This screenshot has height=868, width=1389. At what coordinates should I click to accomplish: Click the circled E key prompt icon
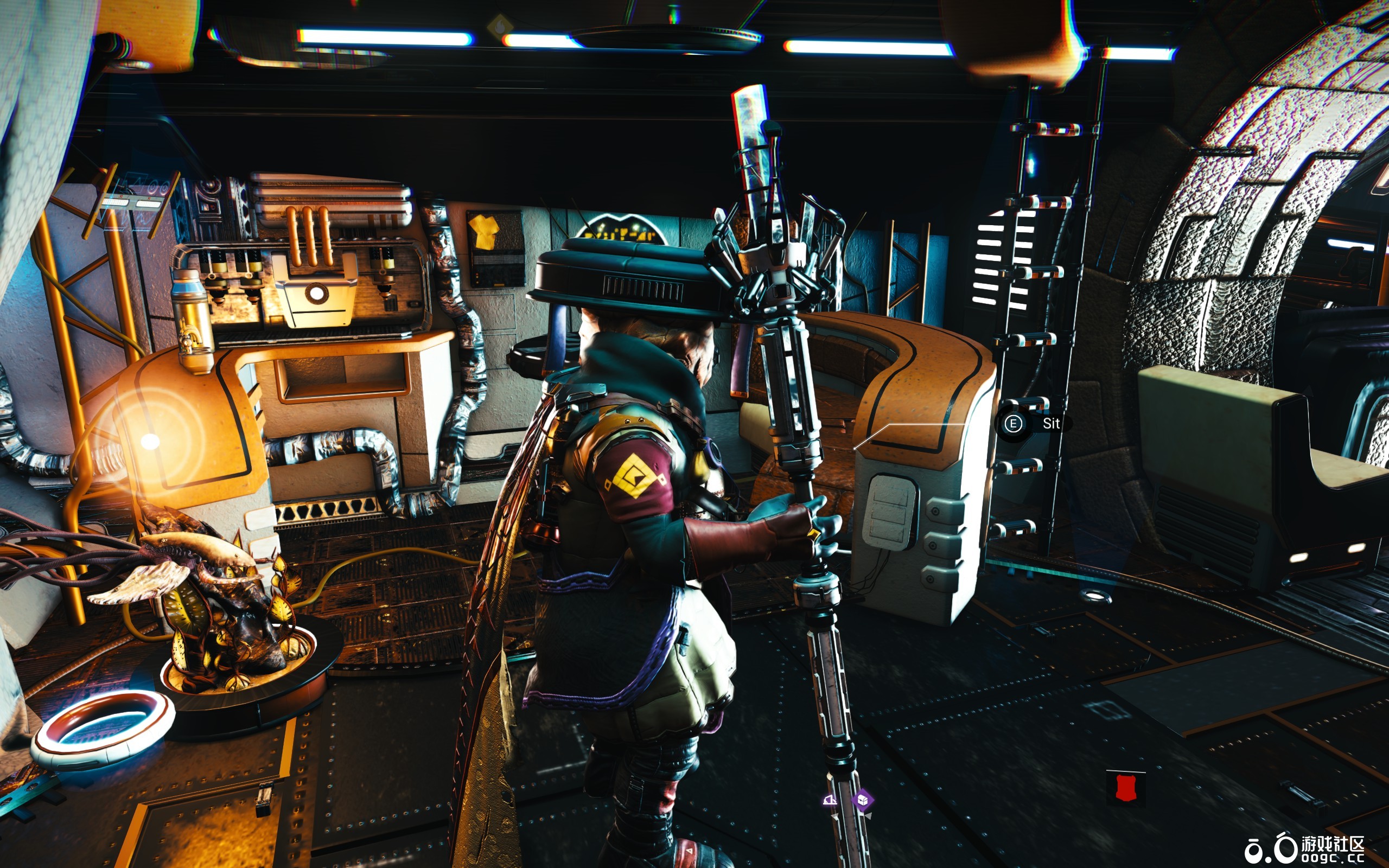(x=1015, y=425)
